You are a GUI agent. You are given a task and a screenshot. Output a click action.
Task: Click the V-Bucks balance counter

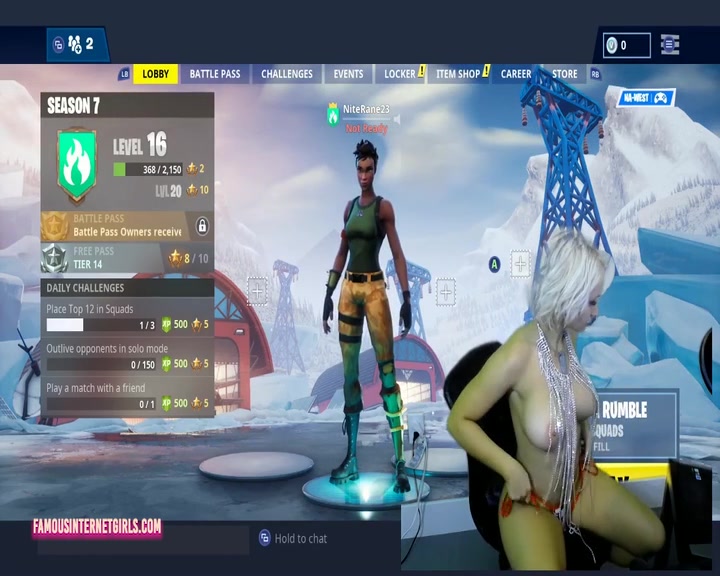point(626,45)
